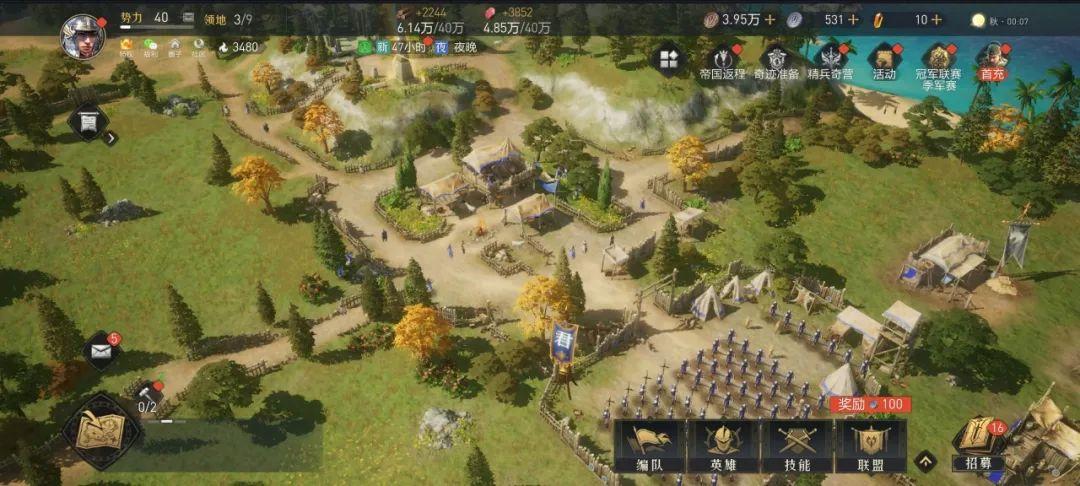Open the 联盟 alliance menu

[x=870, y=445]
